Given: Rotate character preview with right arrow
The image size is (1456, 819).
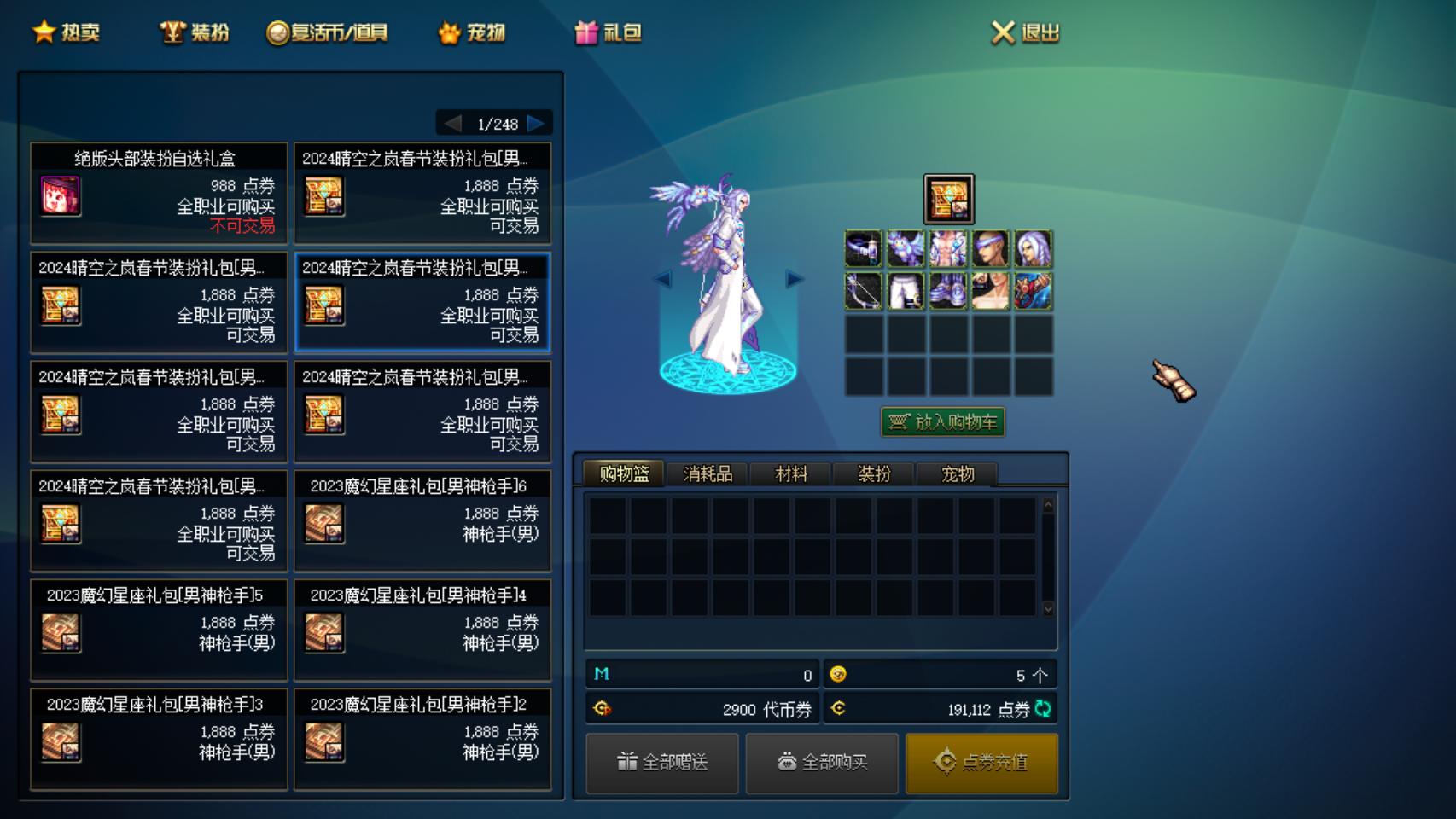Looking at the screenshot, I should point(794,279).
